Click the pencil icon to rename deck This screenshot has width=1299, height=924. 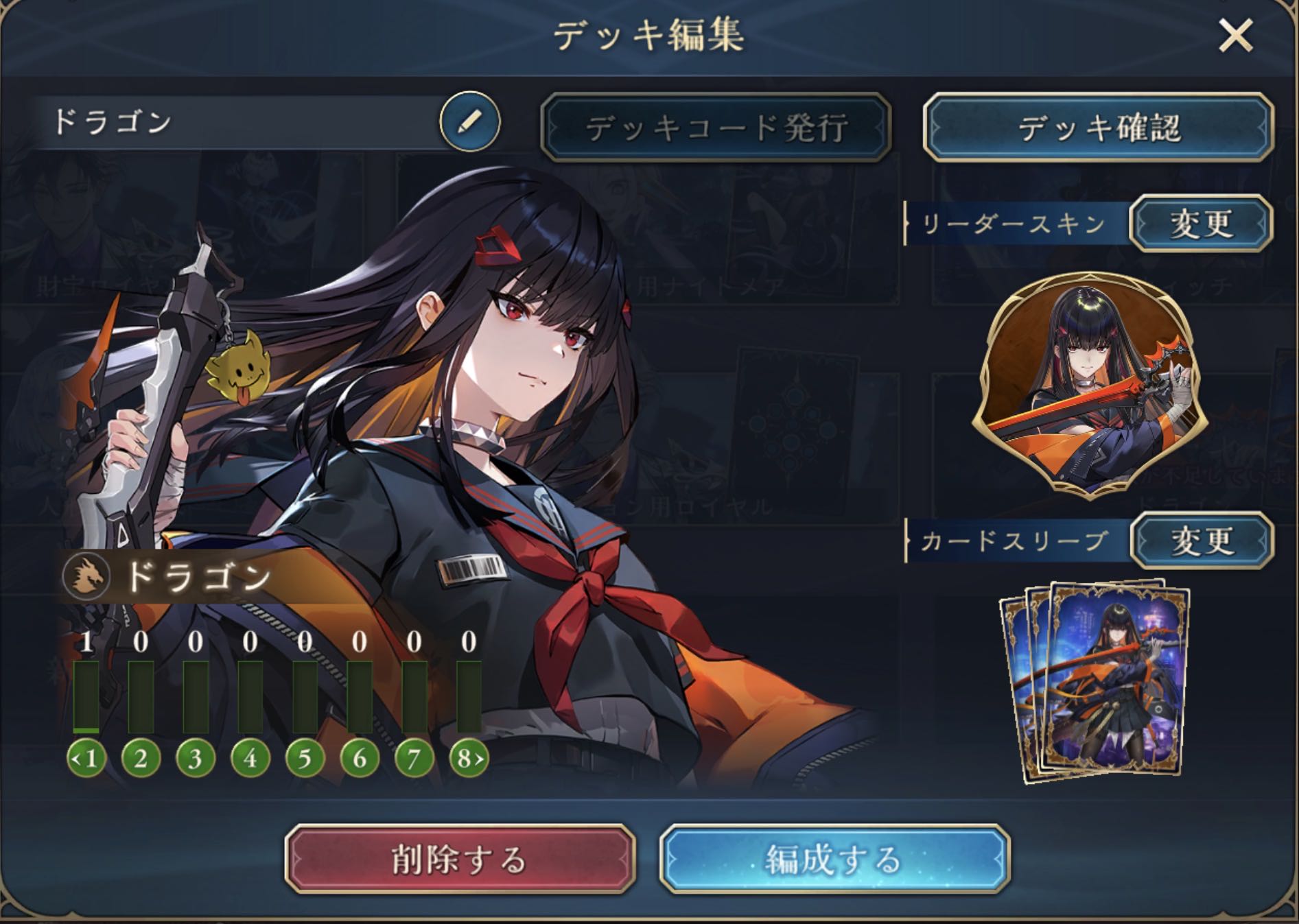tap(470, 122)
